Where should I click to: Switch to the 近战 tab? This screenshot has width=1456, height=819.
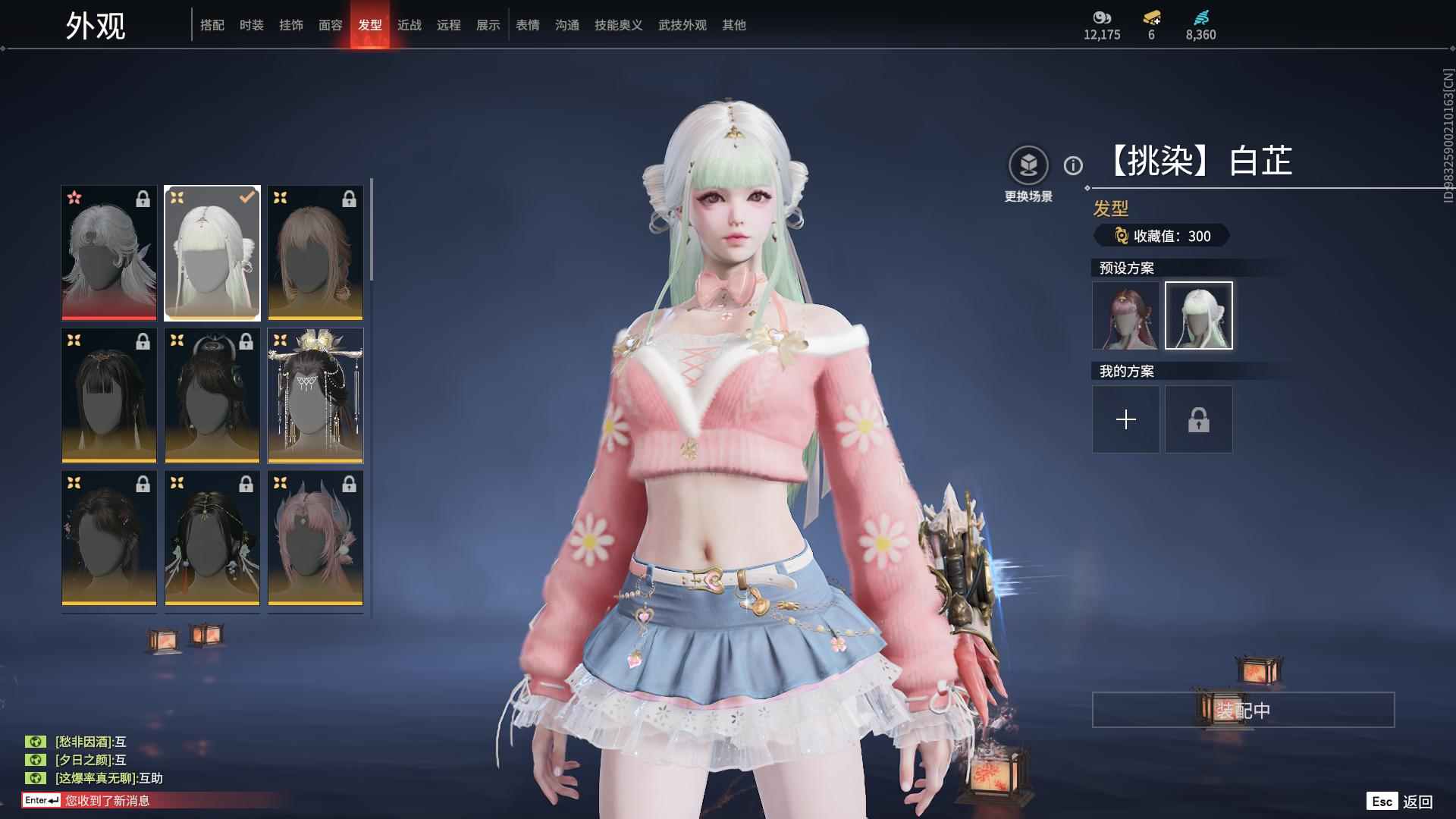click(409, 25)
